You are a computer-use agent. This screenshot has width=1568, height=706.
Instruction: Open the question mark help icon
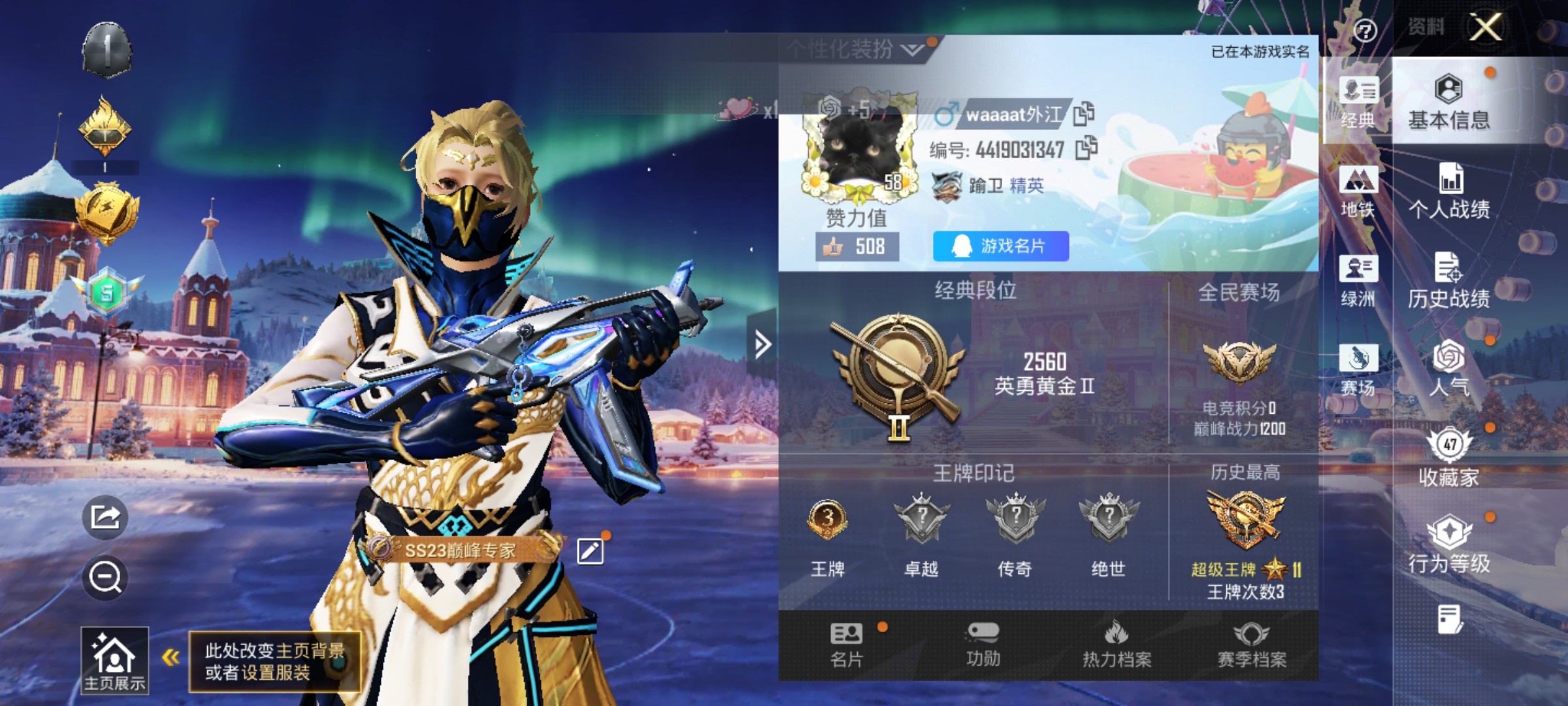click(1365, 30)
